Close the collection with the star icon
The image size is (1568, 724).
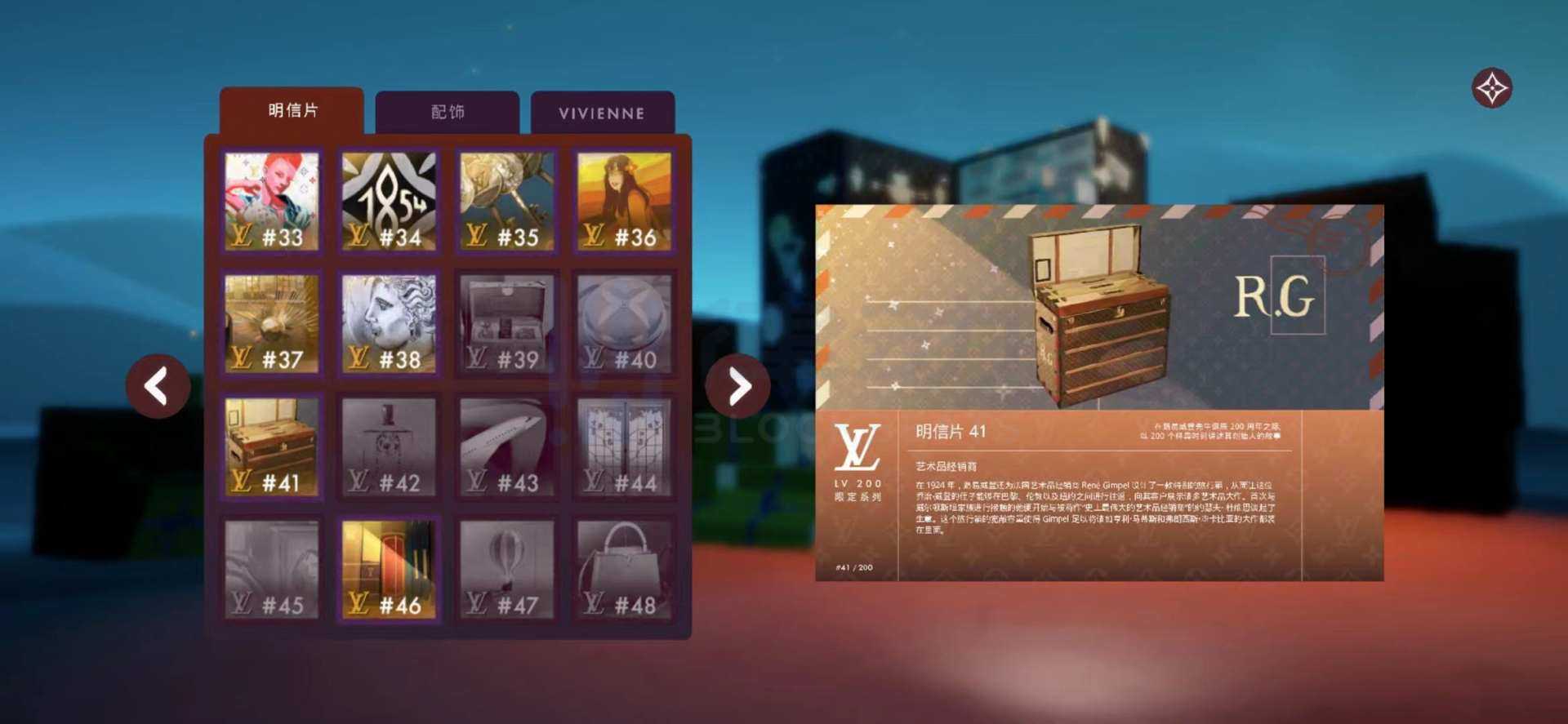[x=1491, y=88]
